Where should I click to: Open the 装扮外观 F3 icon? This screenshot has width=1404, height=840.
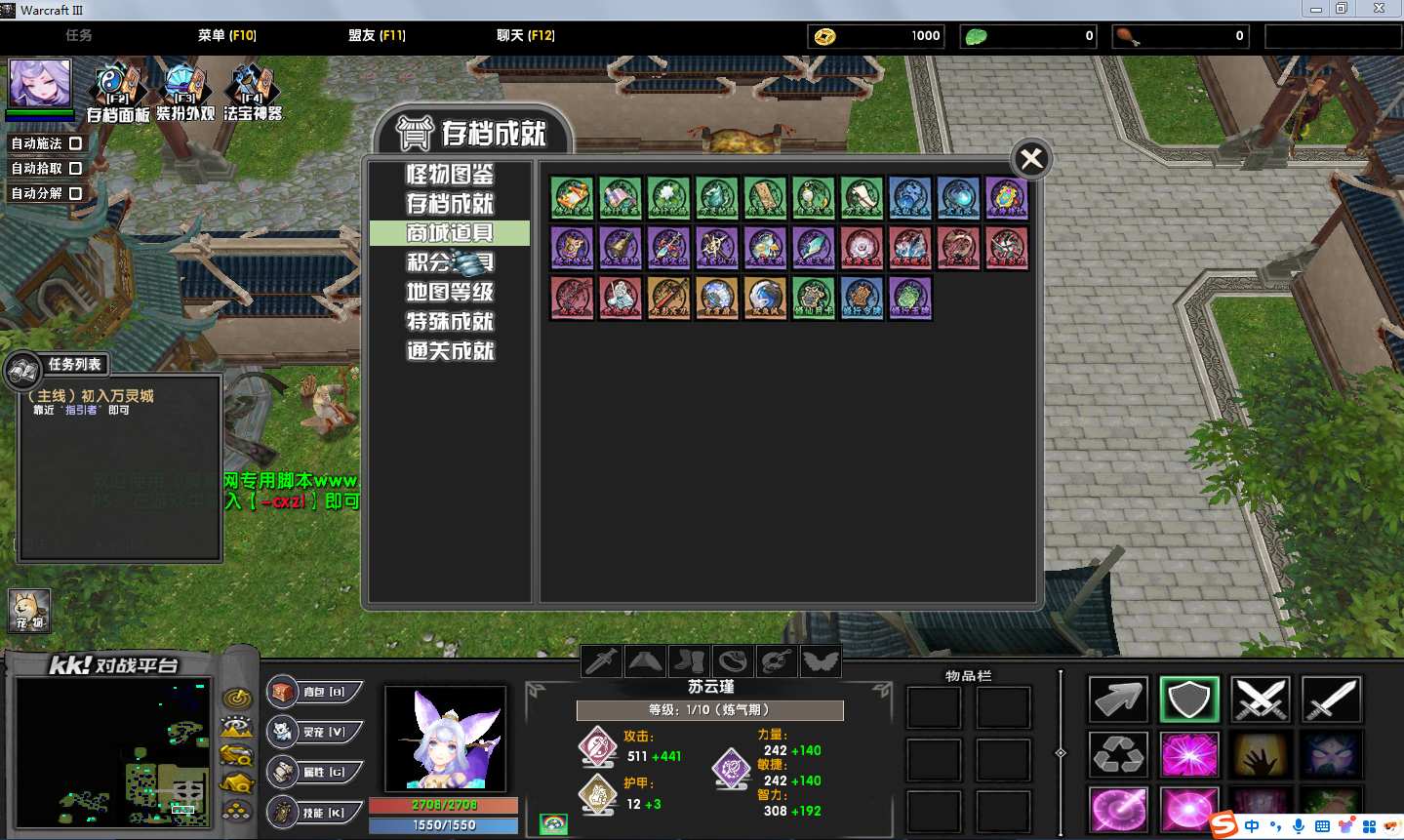point(184,90)
